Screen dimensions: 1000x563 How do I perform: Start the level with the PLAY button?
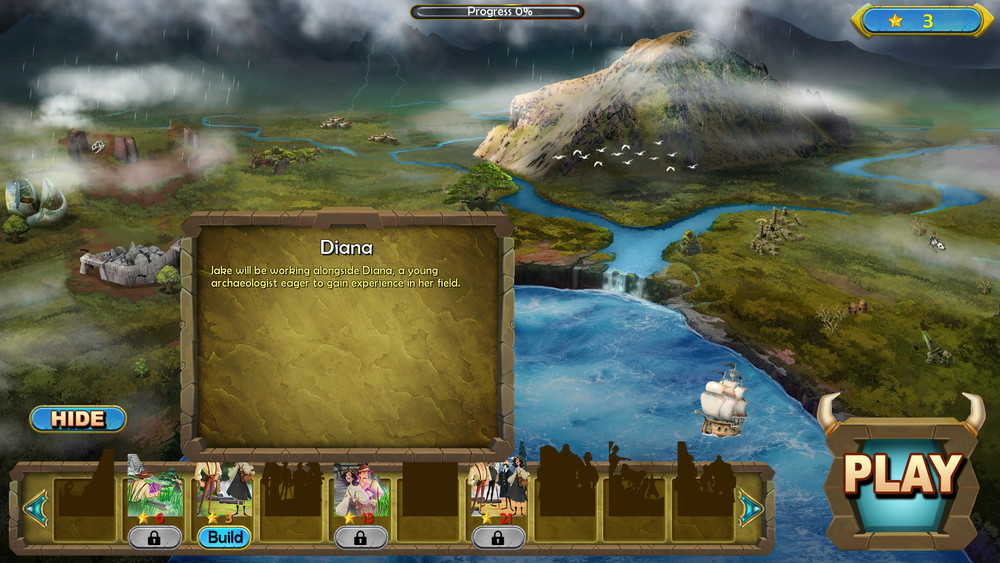(902, 473)
